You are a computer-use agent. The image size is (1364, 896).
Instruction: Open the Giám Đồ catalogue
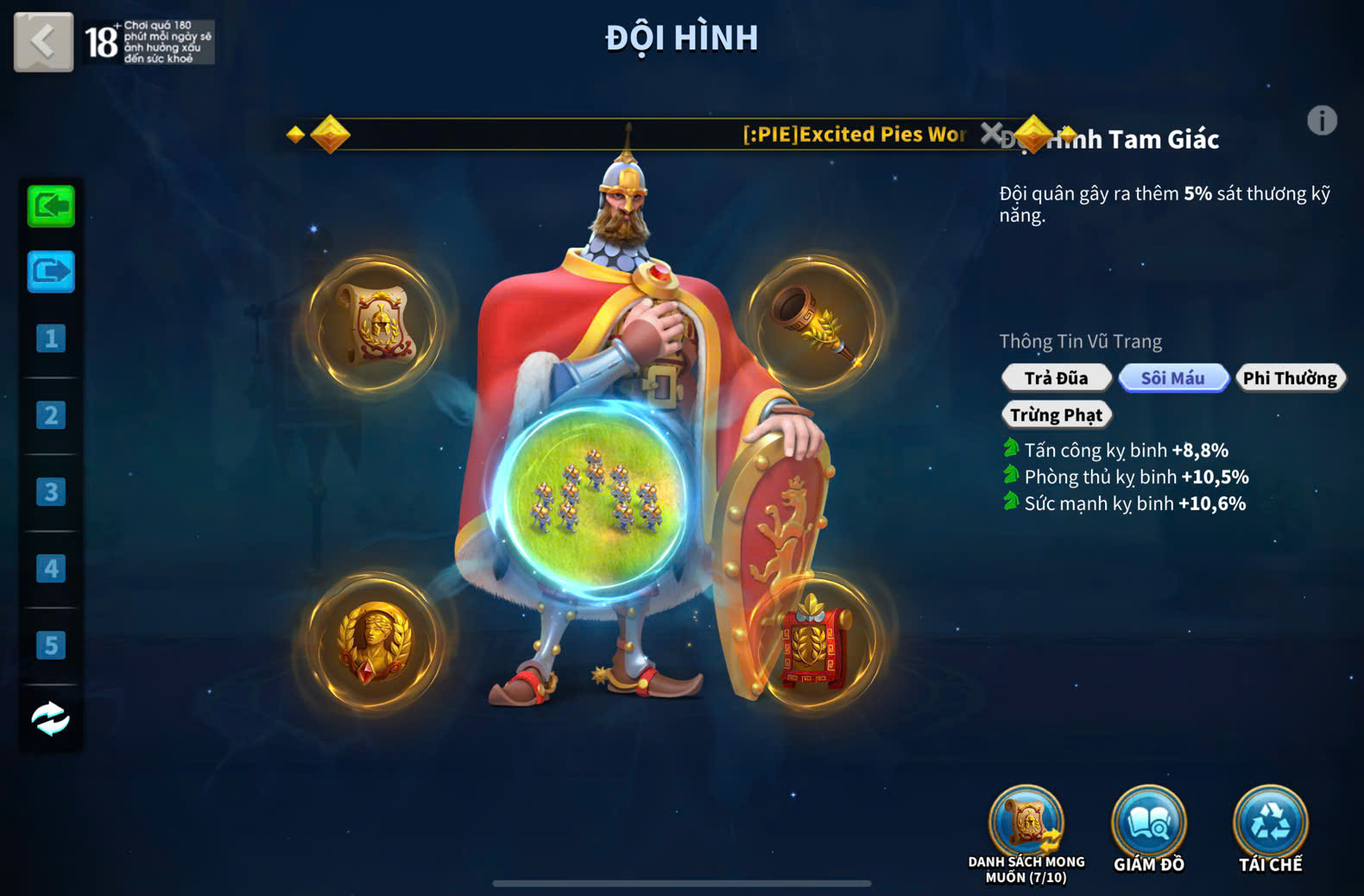pos(1148,824)
